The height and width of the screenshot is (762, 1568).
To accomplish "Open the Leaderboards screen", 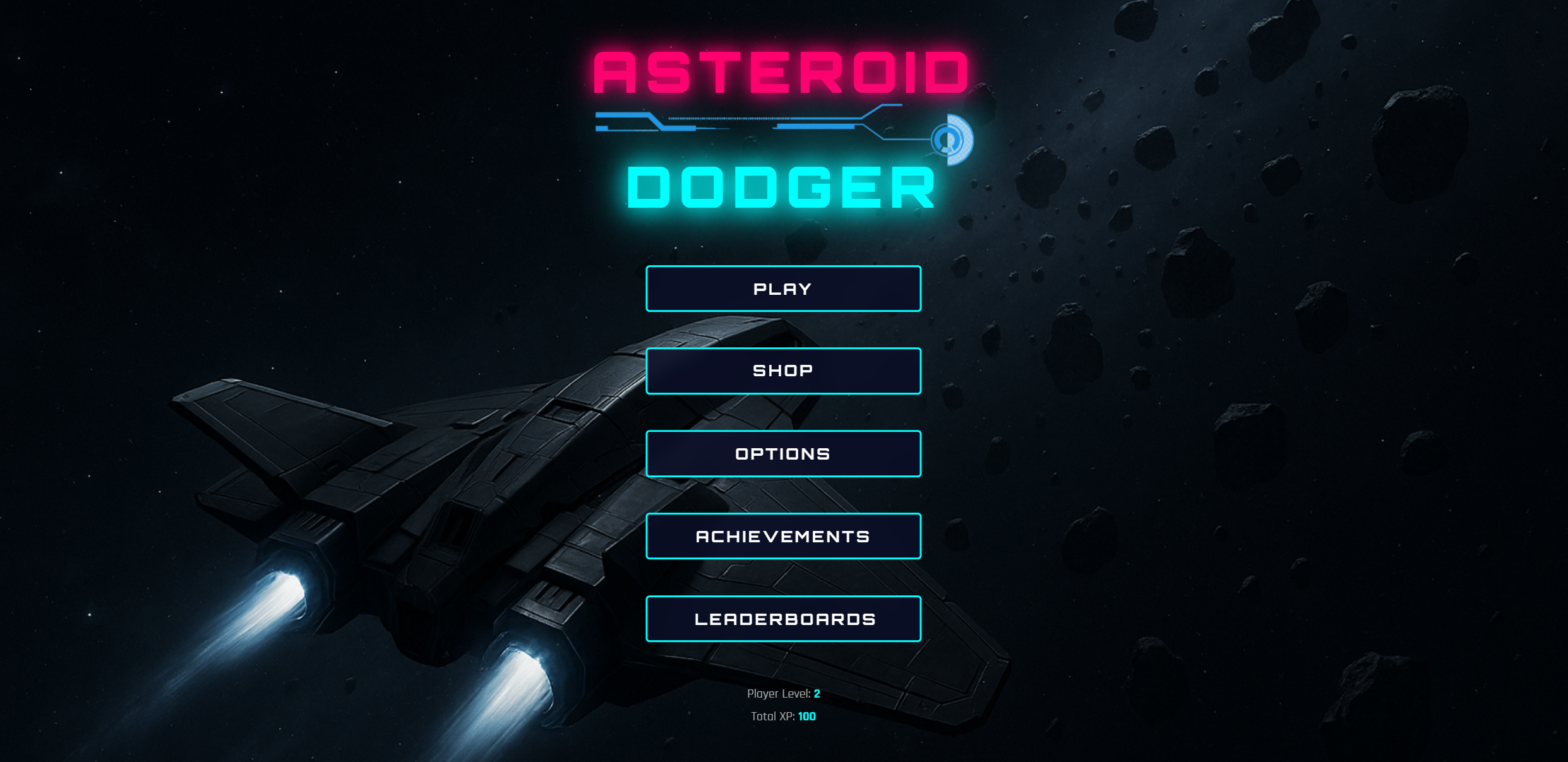I will pyautogui.click(x=783, y=619).
